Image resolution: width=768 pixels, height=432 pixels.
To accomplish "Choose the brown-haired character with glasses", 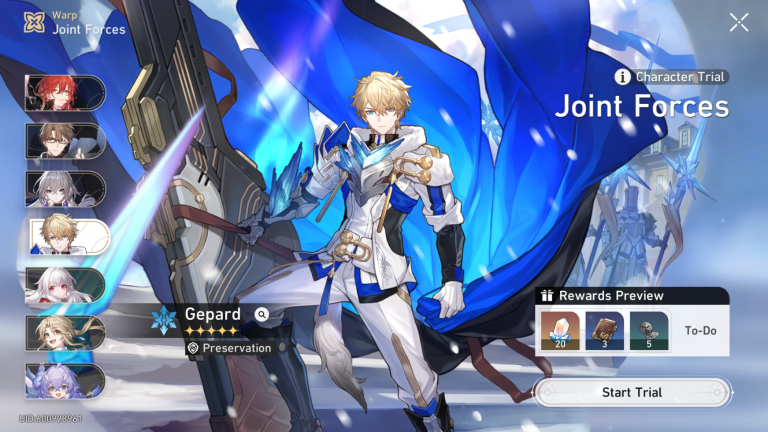I will (64, 141).
